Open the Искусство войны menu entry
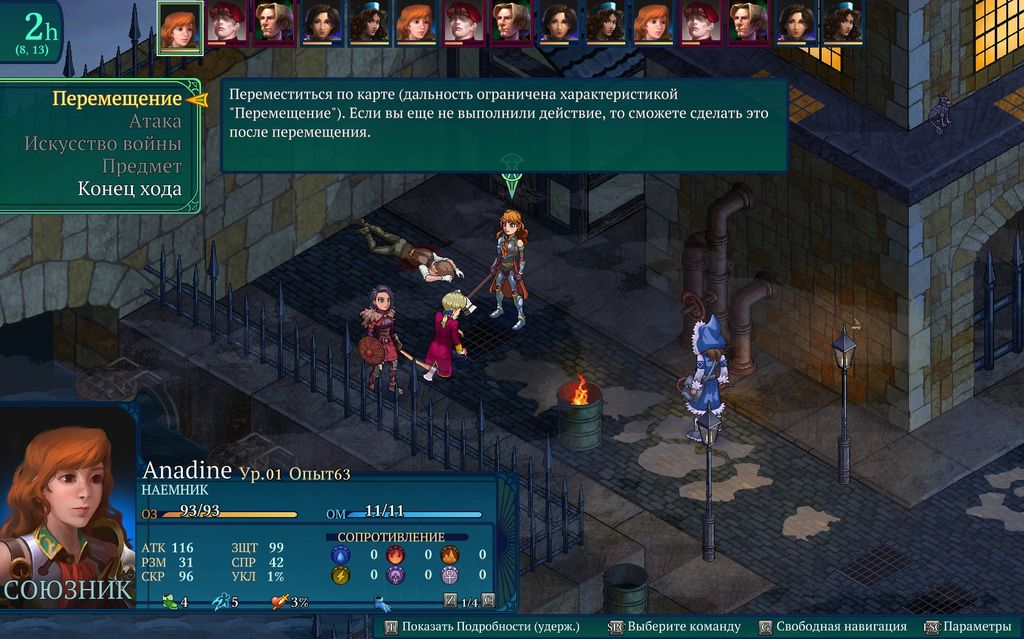Viewport: 1024px width, 639px height. [x=103, y=144]
